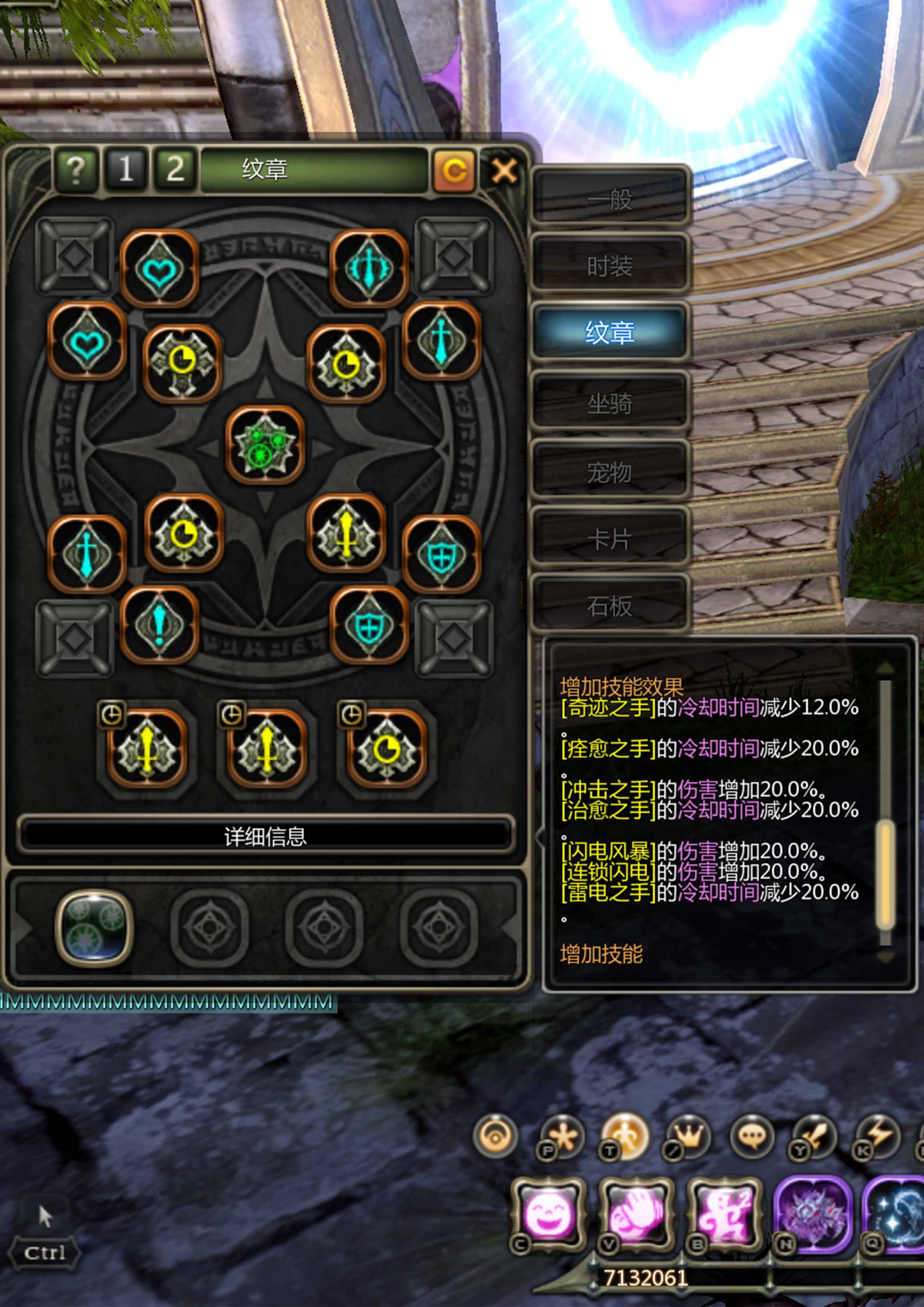Open the 卡片 card tab
Image resolution: width=924 pixels, height=1307 pixels.
pyautogui.click(x=609, y=539)
